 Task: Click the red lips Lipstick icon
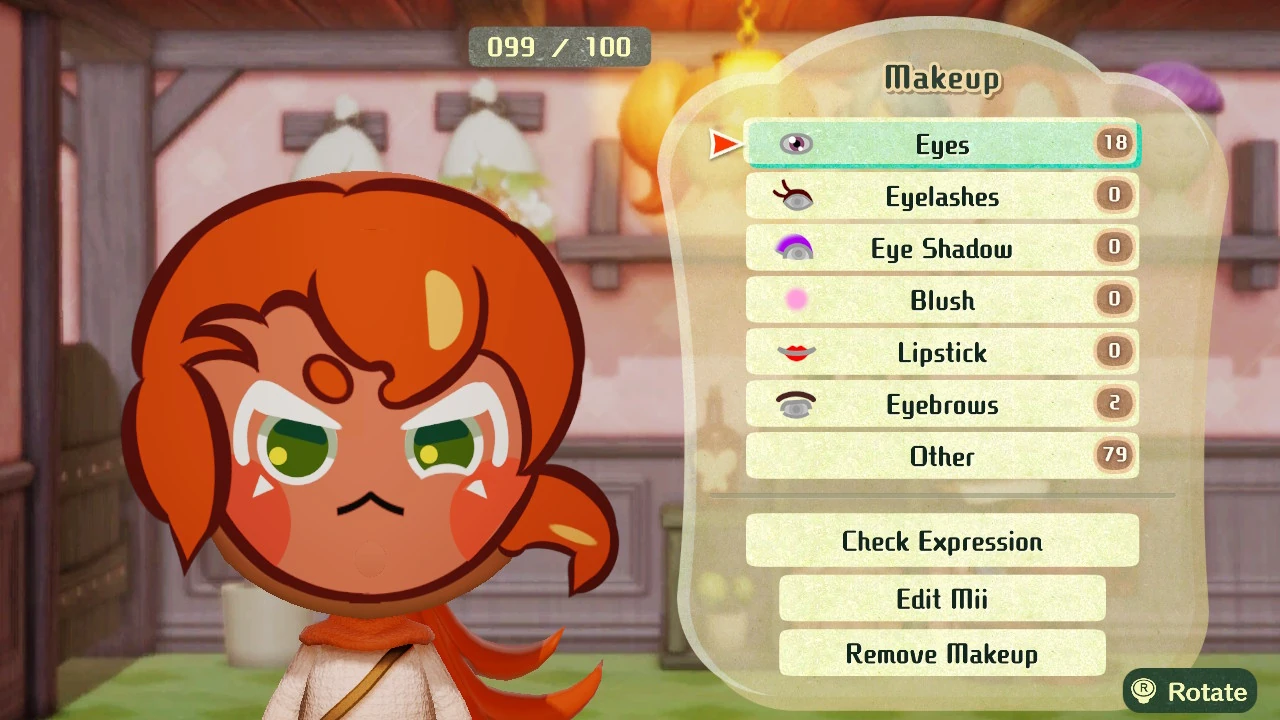click(x=795, y=352)
